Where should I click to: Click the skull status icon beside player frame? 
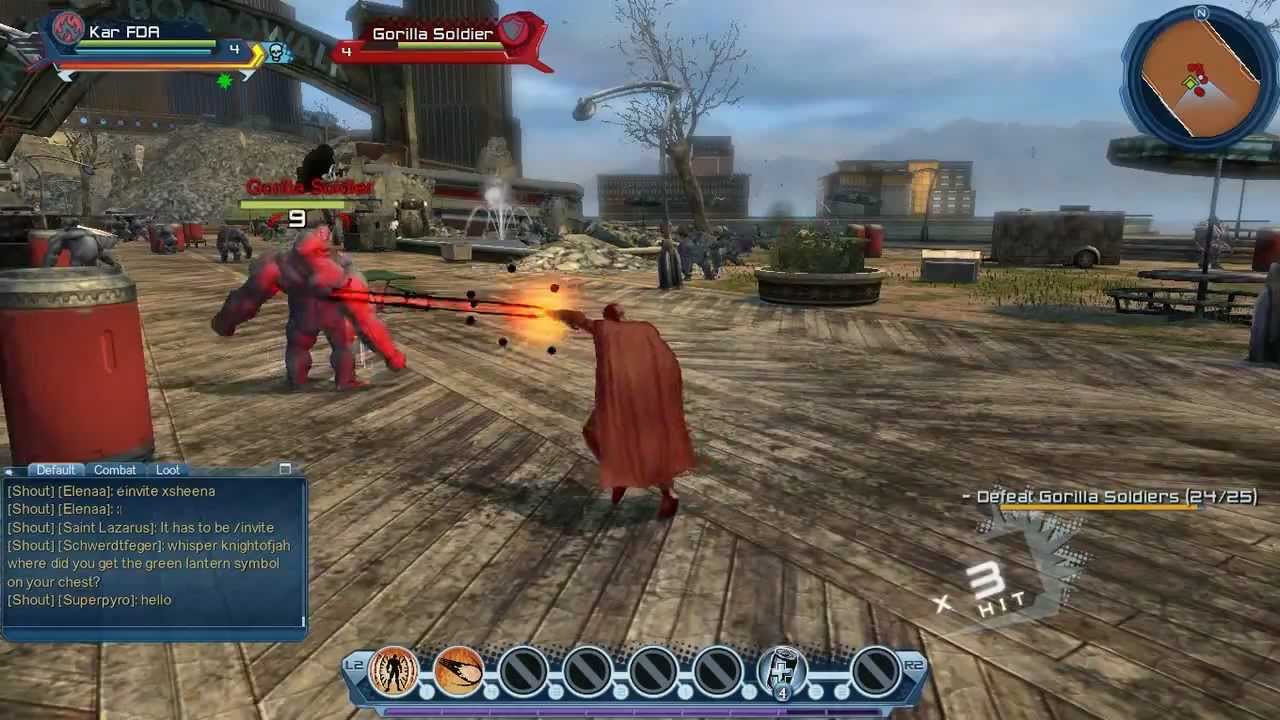point(276,52)
